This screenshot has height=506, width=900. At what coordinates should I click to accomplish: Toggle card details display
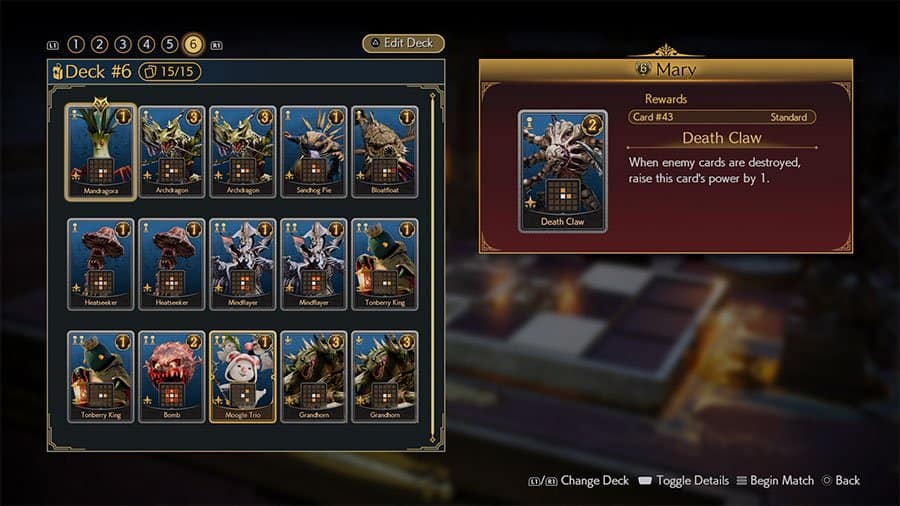pyautogui.click(x=690, y=480)
